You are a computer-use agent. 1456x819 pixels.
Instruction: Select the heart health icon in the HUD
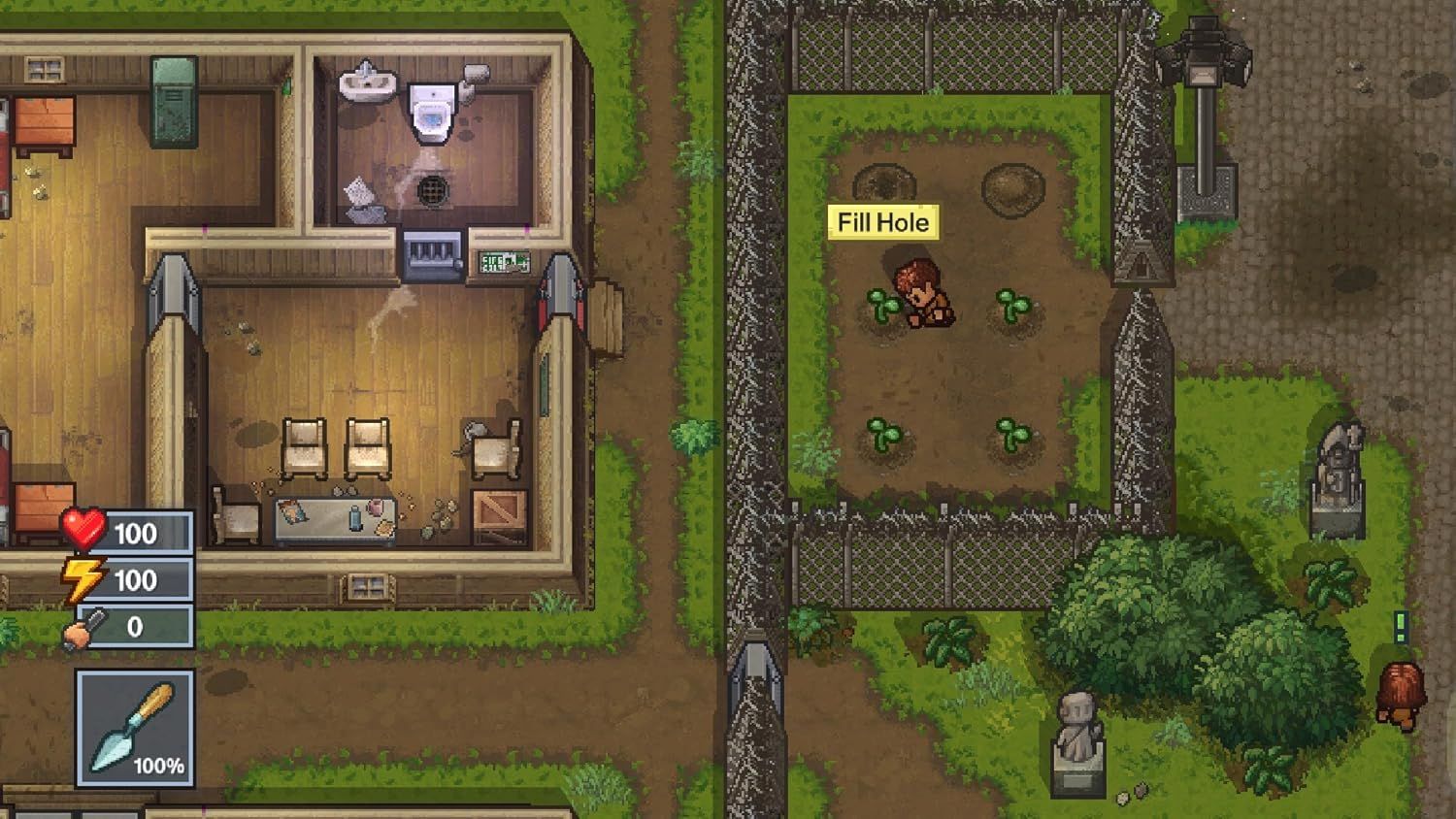83,530
